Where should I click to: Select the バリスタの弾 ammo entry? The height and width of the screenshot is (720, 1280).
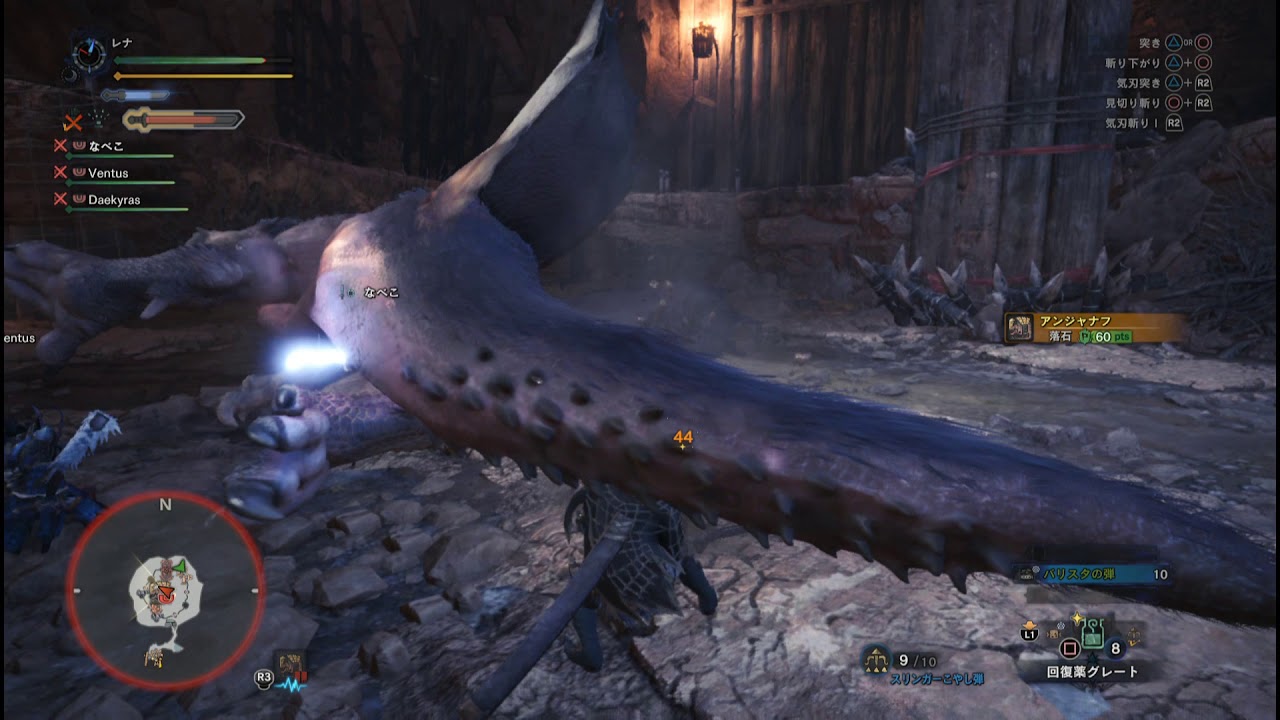1091,574
